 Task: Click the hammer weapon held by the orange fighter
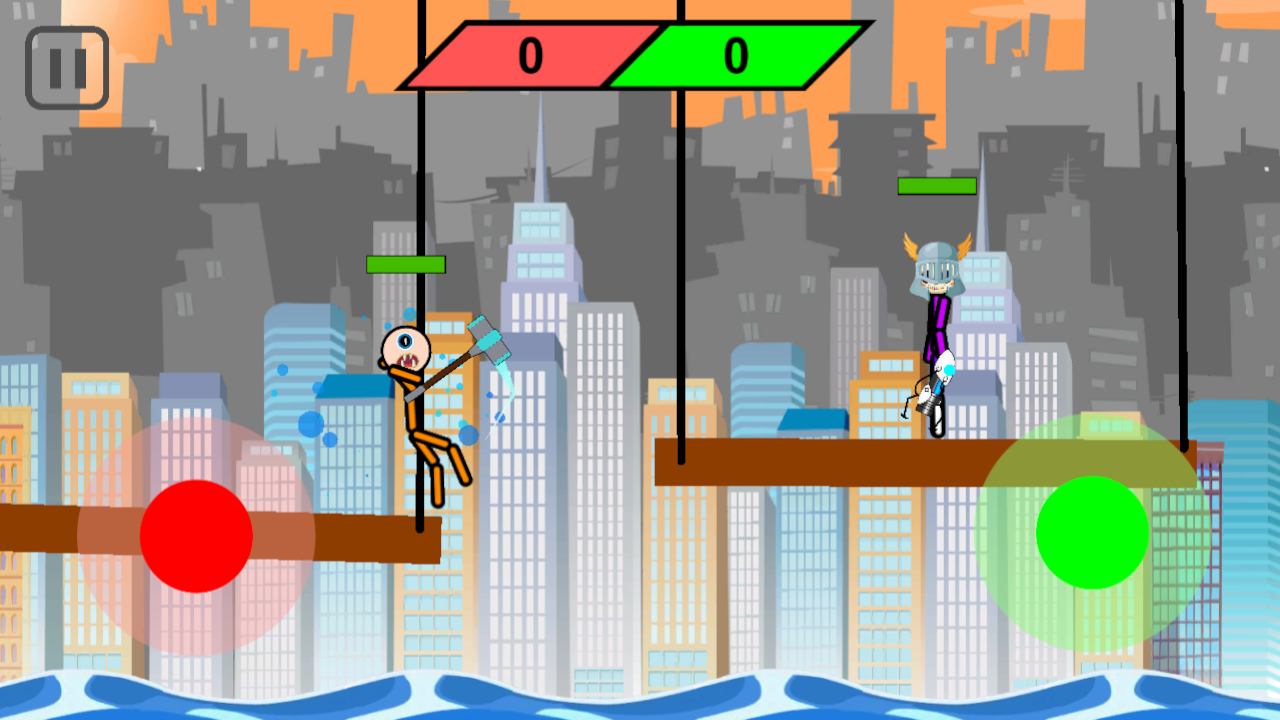490,340
